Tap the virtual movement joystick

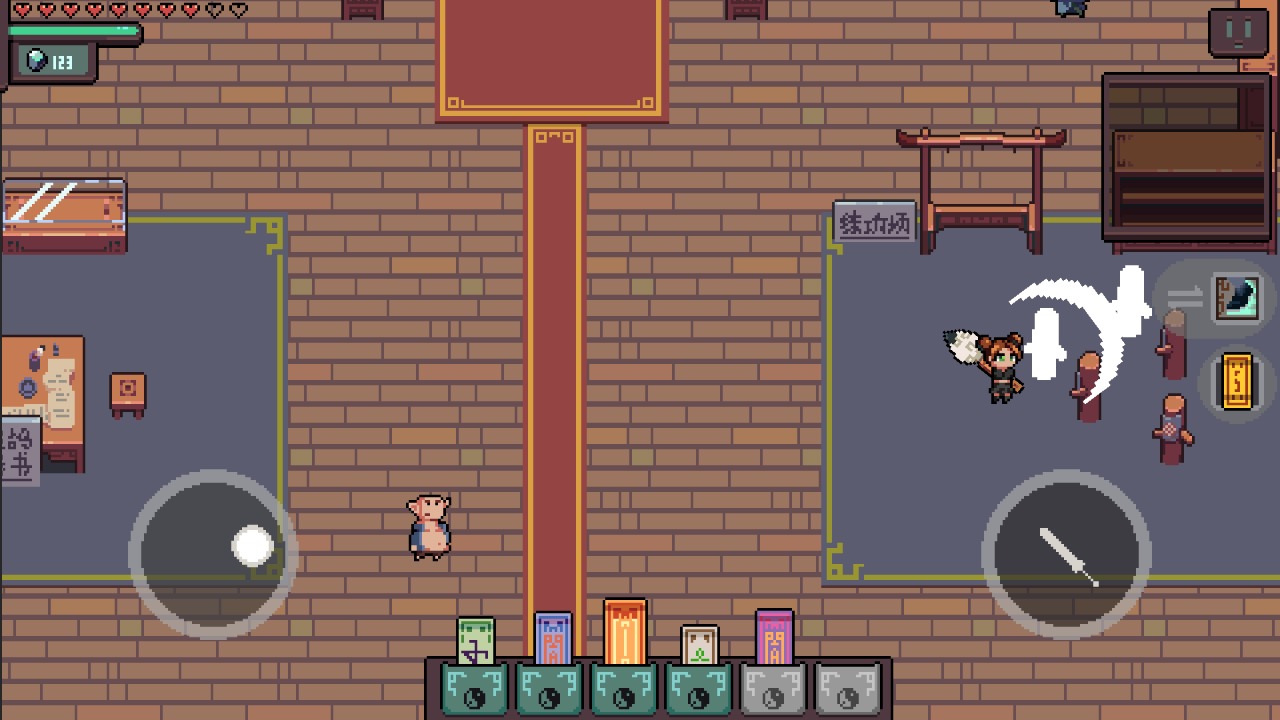click(213, 553)
